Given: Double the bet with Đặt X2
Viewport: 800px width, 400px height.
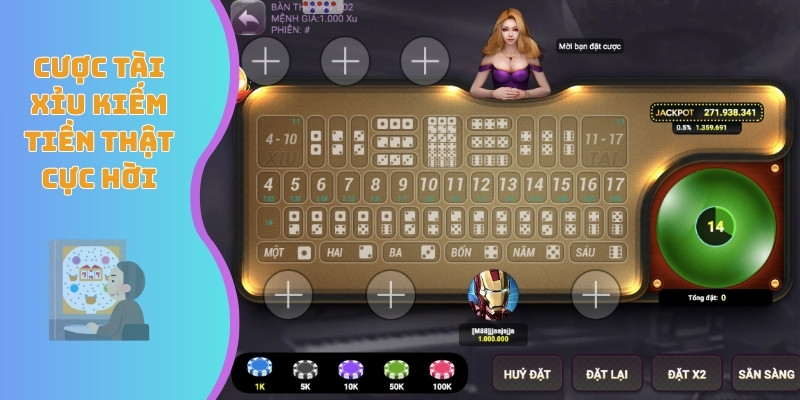Looking at the screenshot, I should click(x=687, y=373).
